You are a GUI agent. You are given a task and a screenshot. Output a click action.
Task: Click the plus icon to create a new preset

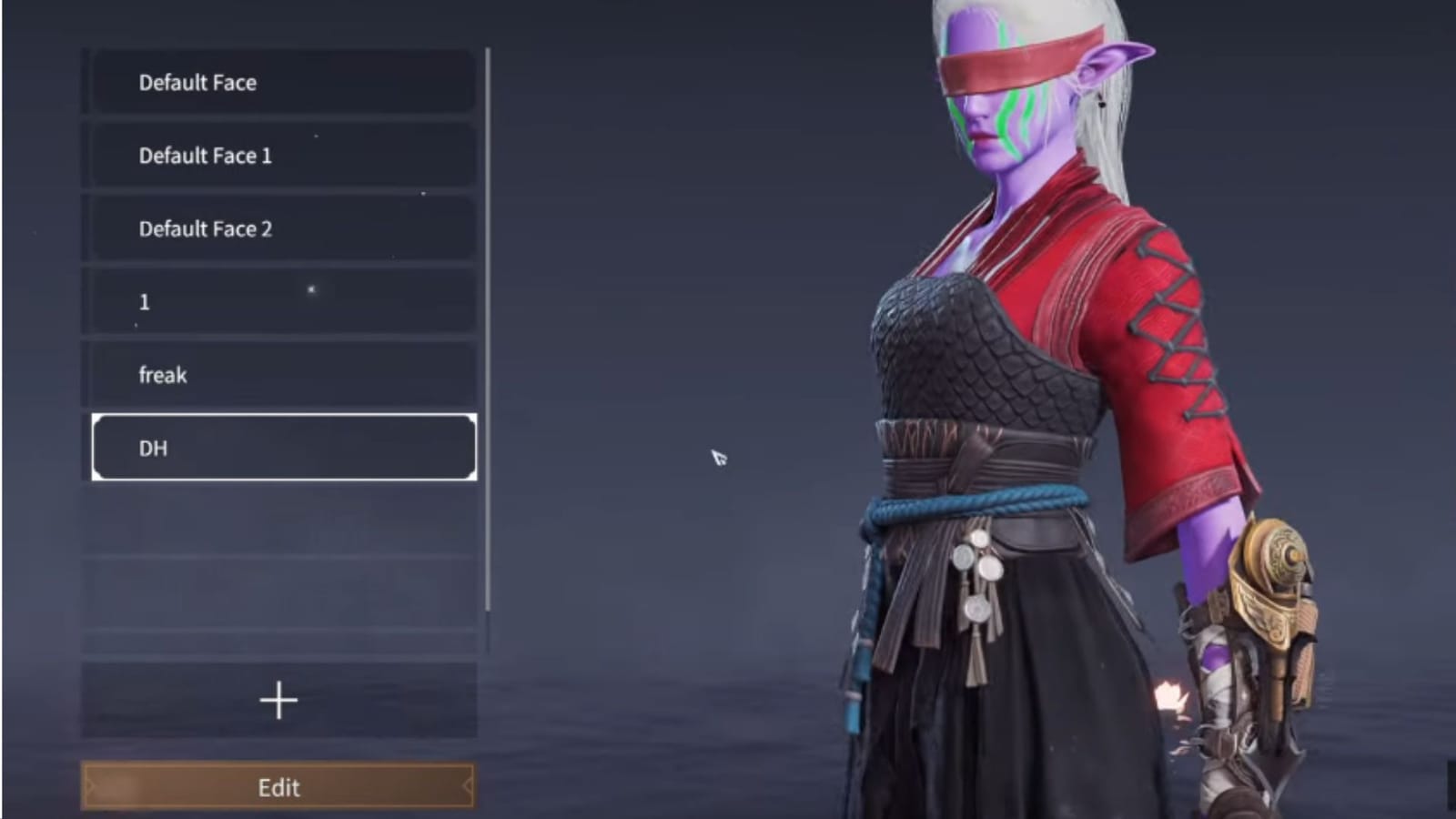pyautogui.click(x=278, y=699)
